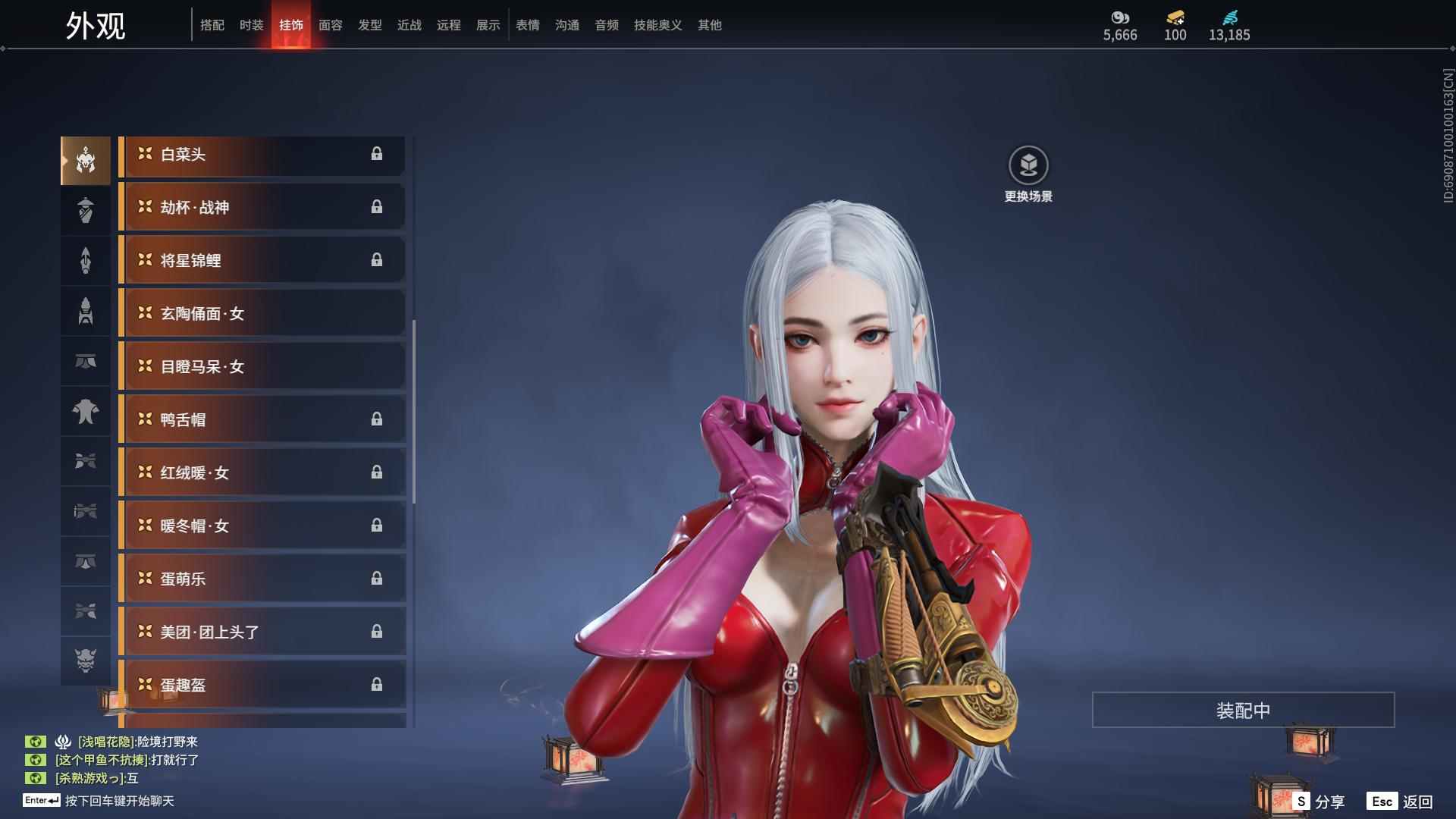Select the demon mask category icon

[86, 661]
